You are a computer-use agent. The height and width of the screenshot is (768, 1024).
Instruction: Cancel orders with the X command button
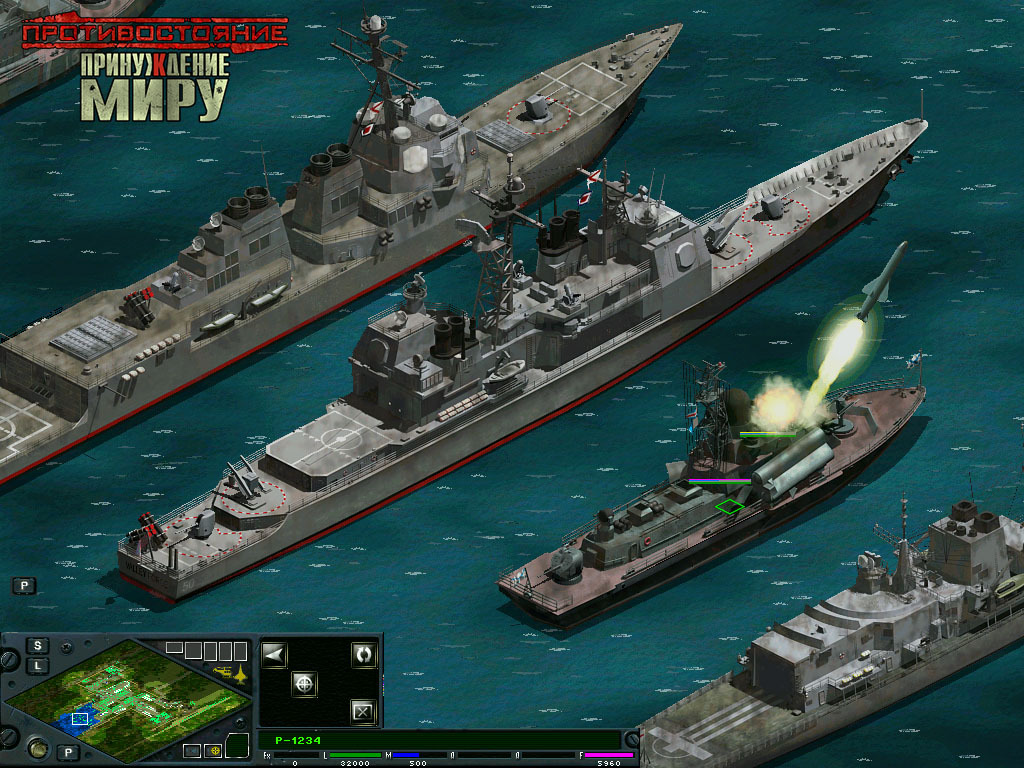(x=363, y=712)
